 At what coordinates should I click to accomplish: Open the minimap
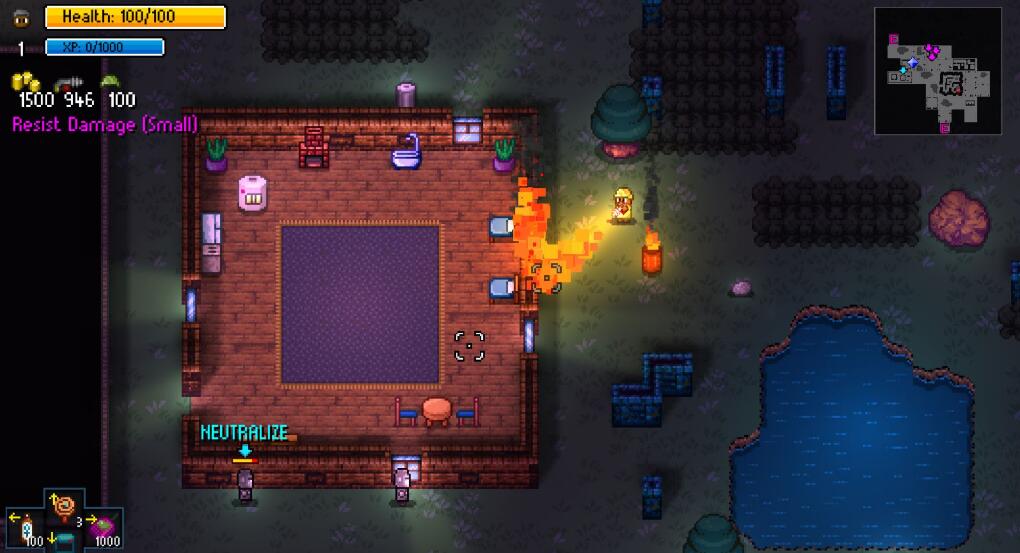click(x=938, y=71)
